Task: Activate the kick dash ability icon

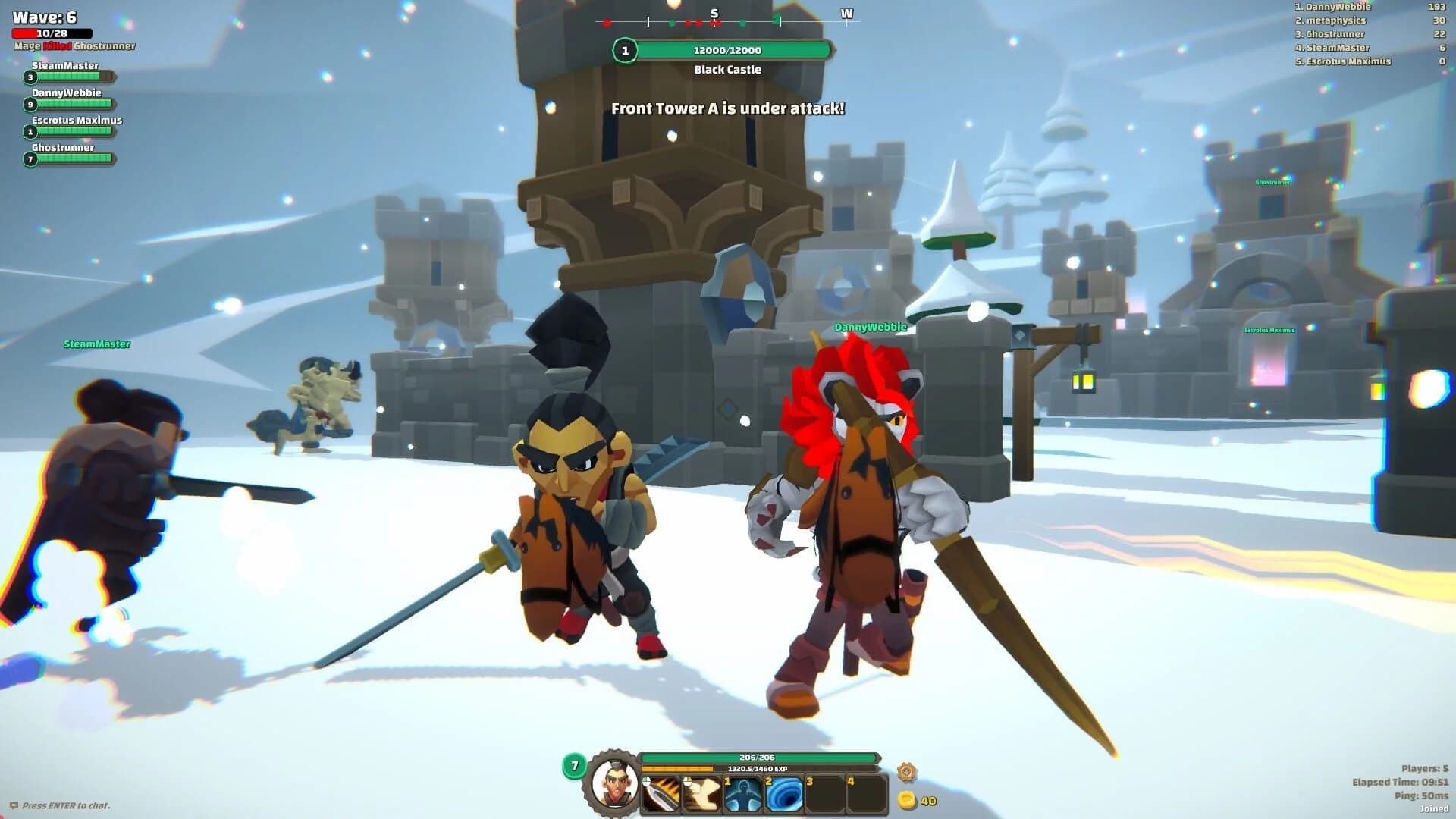Action: [700, 792]
